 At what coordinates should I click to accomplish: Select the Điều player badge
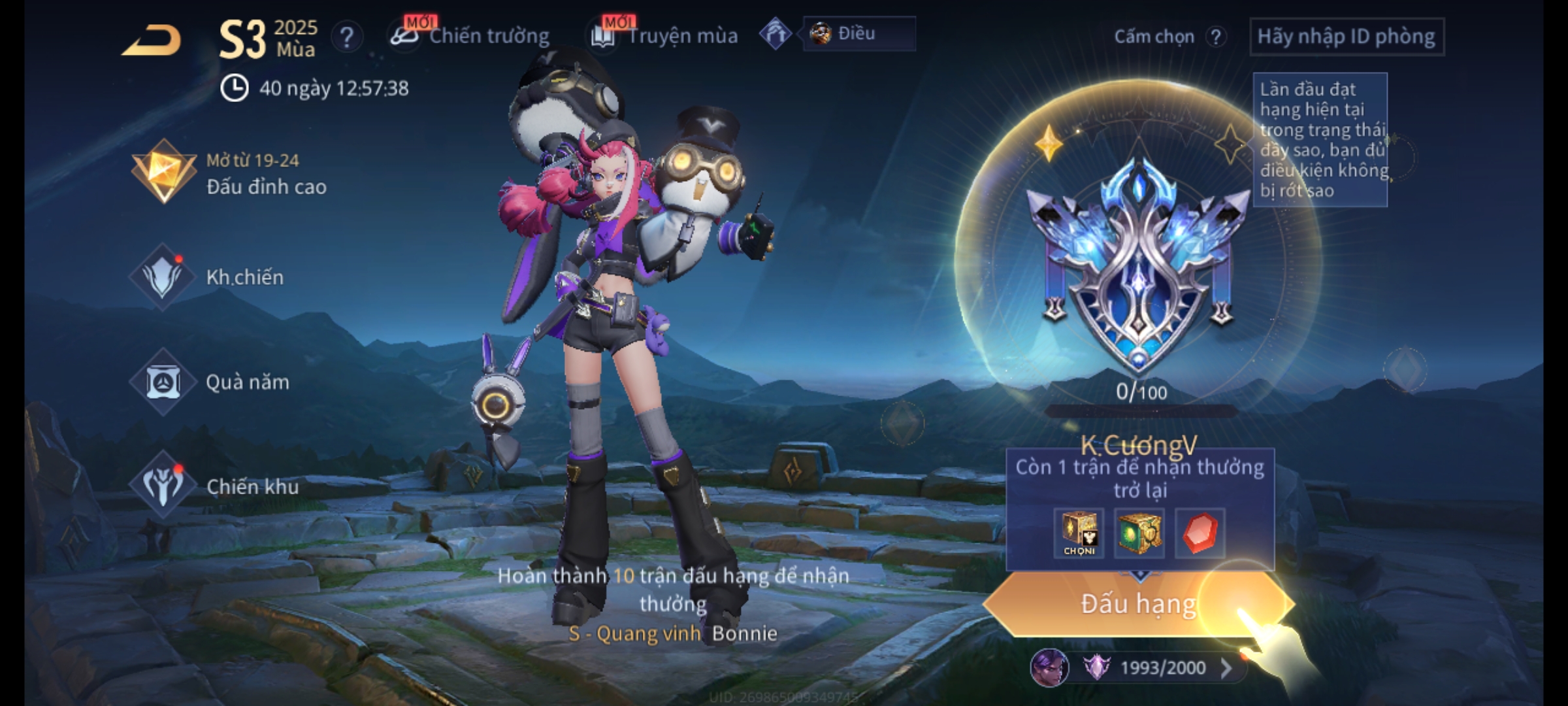click(858, 34)
